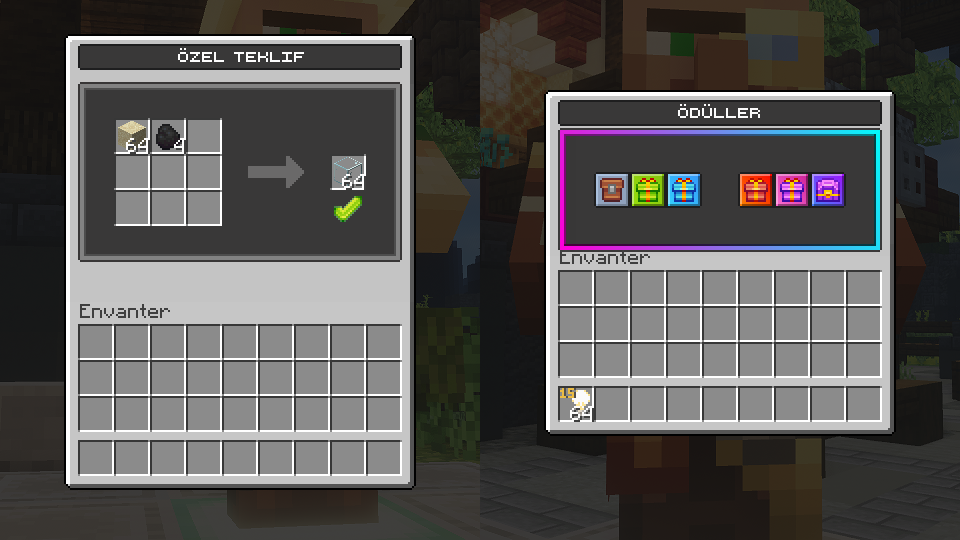Open the purple chest reward
The width and height of the screenshot is (960, 540).
click(x=828, y=190)
